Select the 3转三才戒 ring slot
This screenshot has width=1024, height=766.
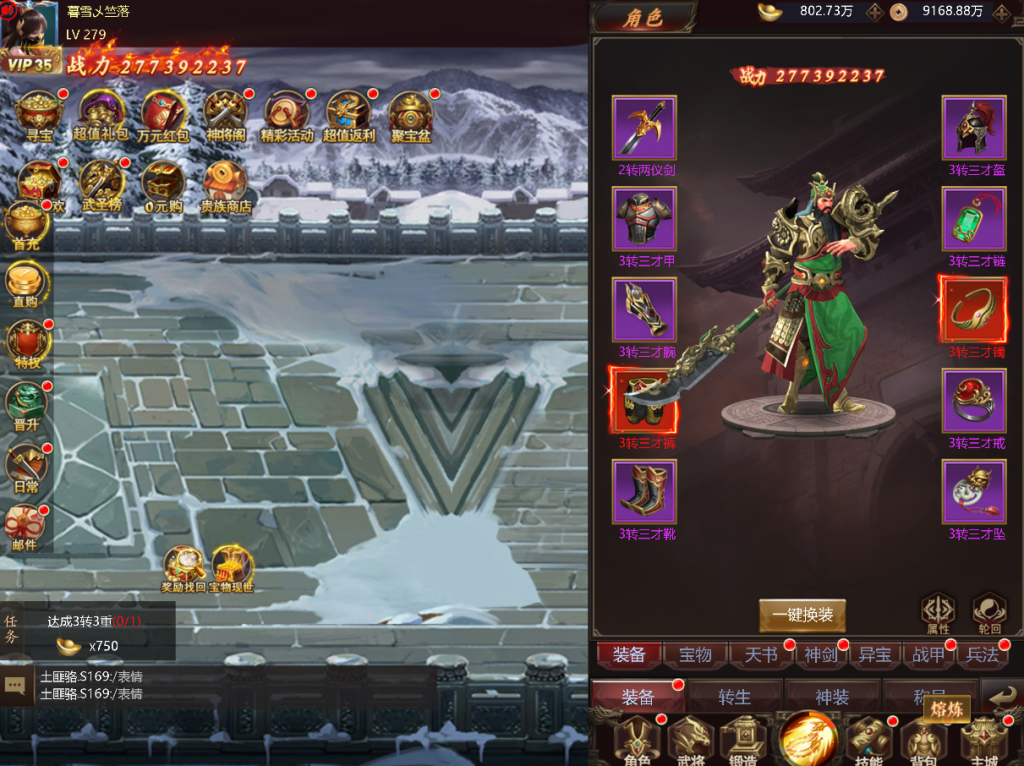pos(974,400)
